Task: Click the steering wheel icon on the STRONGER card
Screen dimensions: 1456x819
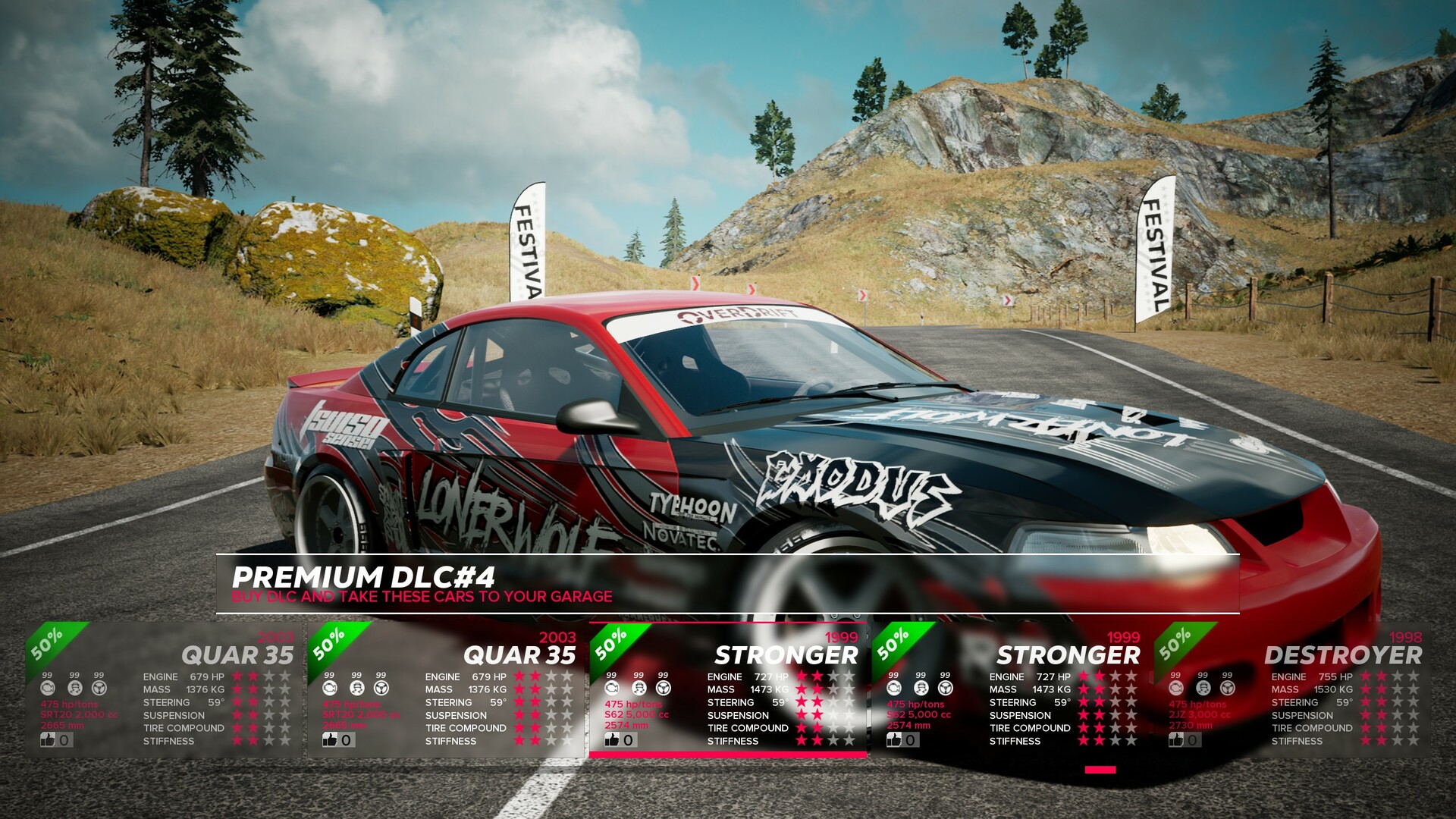Action: pyautogui.click(x=662, y=687)
